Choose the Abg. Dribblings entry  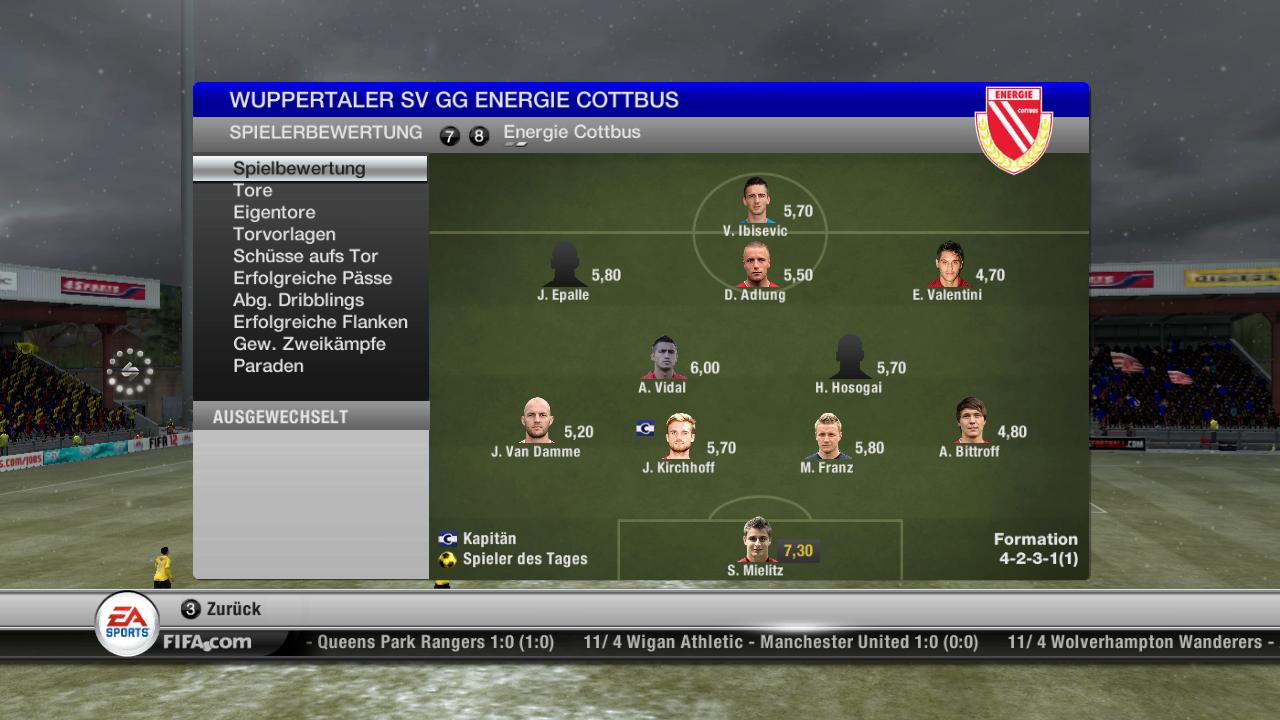[x=298, y=300]
